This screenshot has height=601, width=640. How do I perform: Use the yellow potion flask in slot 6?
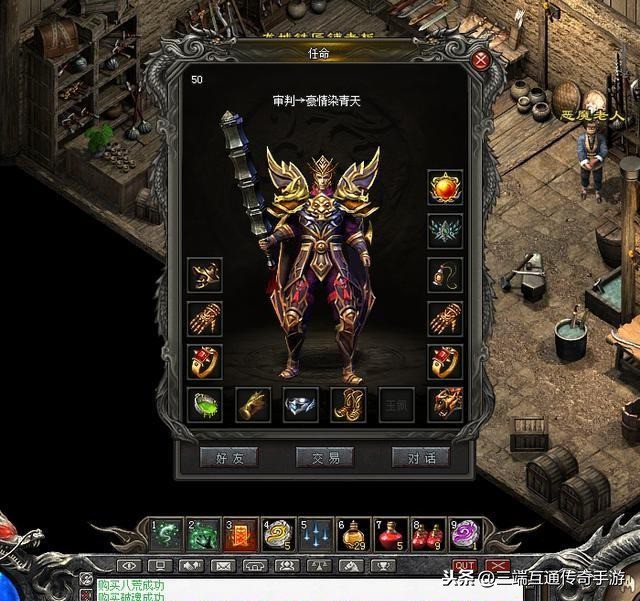click(353, 535)
